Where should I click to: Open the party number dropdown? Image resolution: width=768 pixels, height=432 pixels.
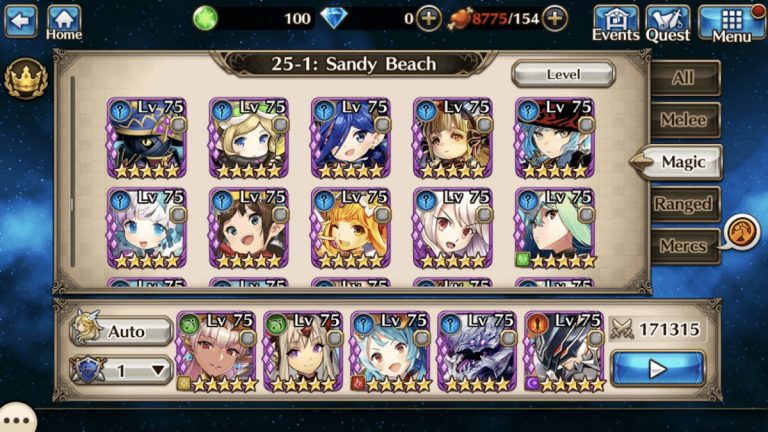(122, 370)
